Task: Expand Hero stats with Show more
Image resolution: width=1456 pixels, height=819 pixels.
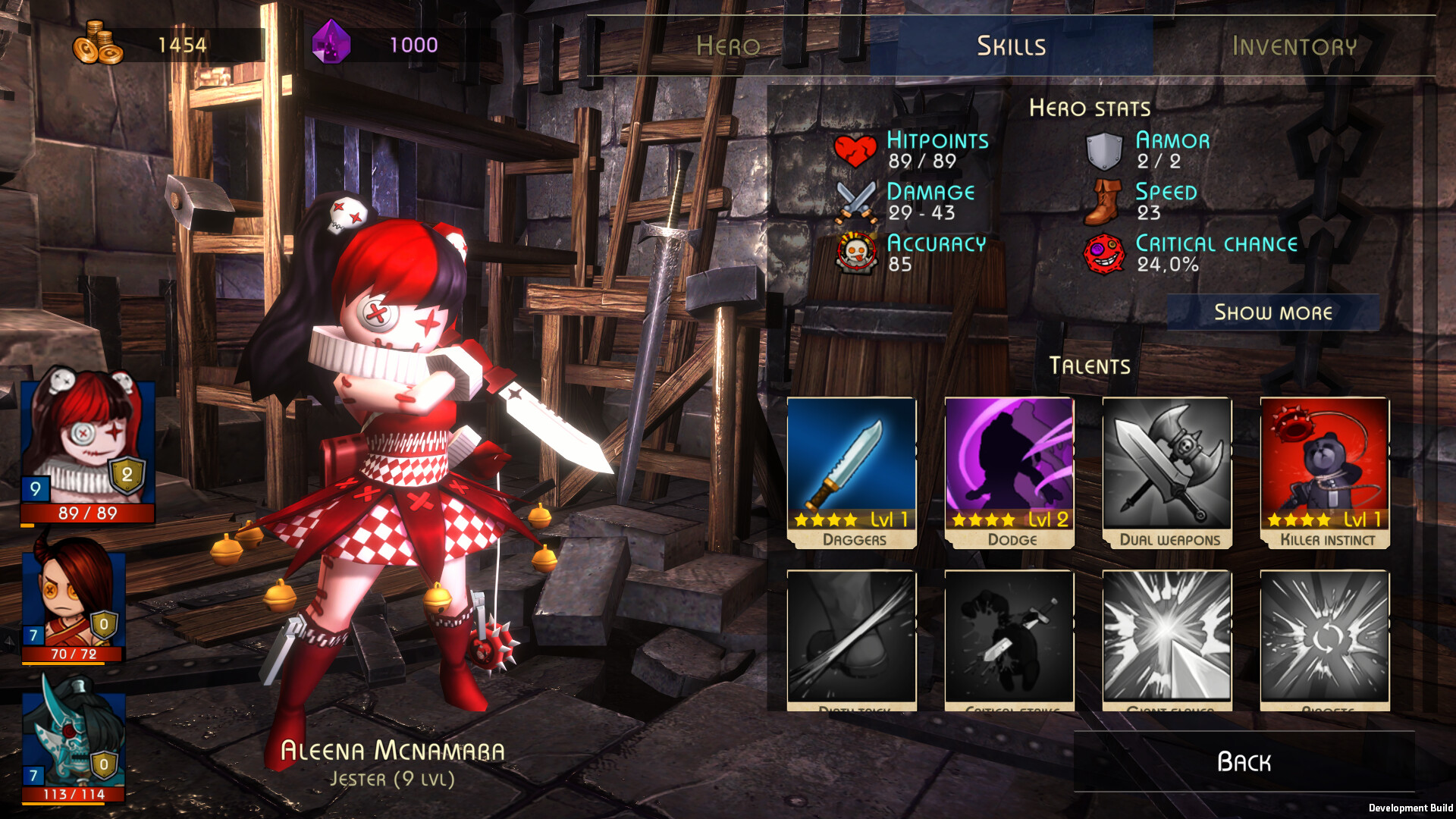Action: pyautogui.click(x=1272, y=312)
